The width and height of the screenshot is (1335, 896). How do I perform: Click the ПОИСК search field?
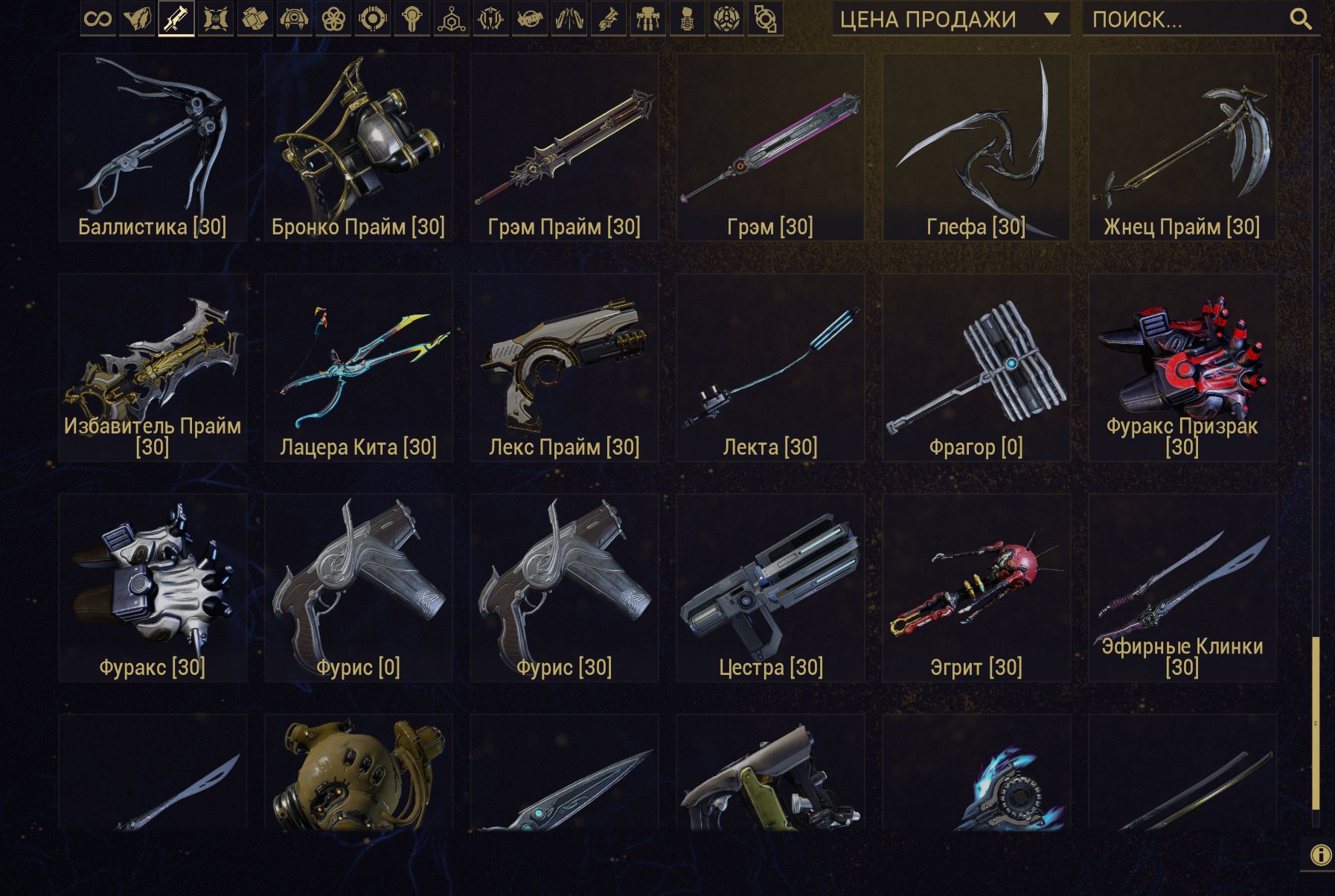coord(1191,19)
